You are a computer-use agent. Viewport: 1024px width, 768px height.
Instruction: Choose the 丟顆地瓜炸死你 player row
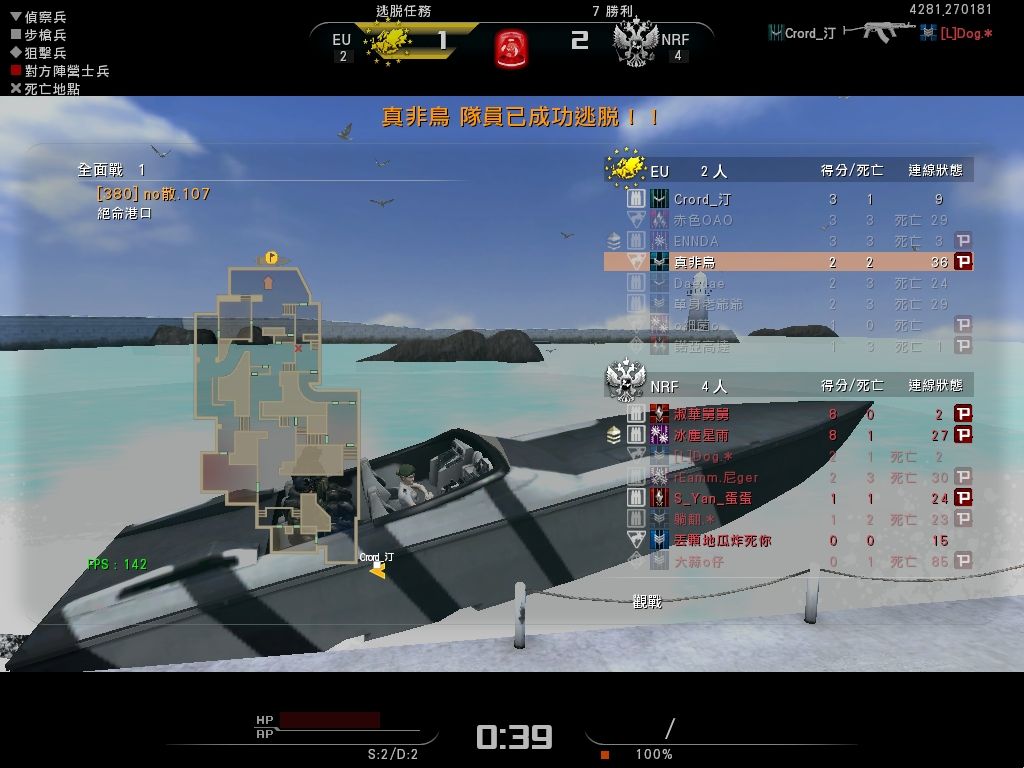(790, 540)
